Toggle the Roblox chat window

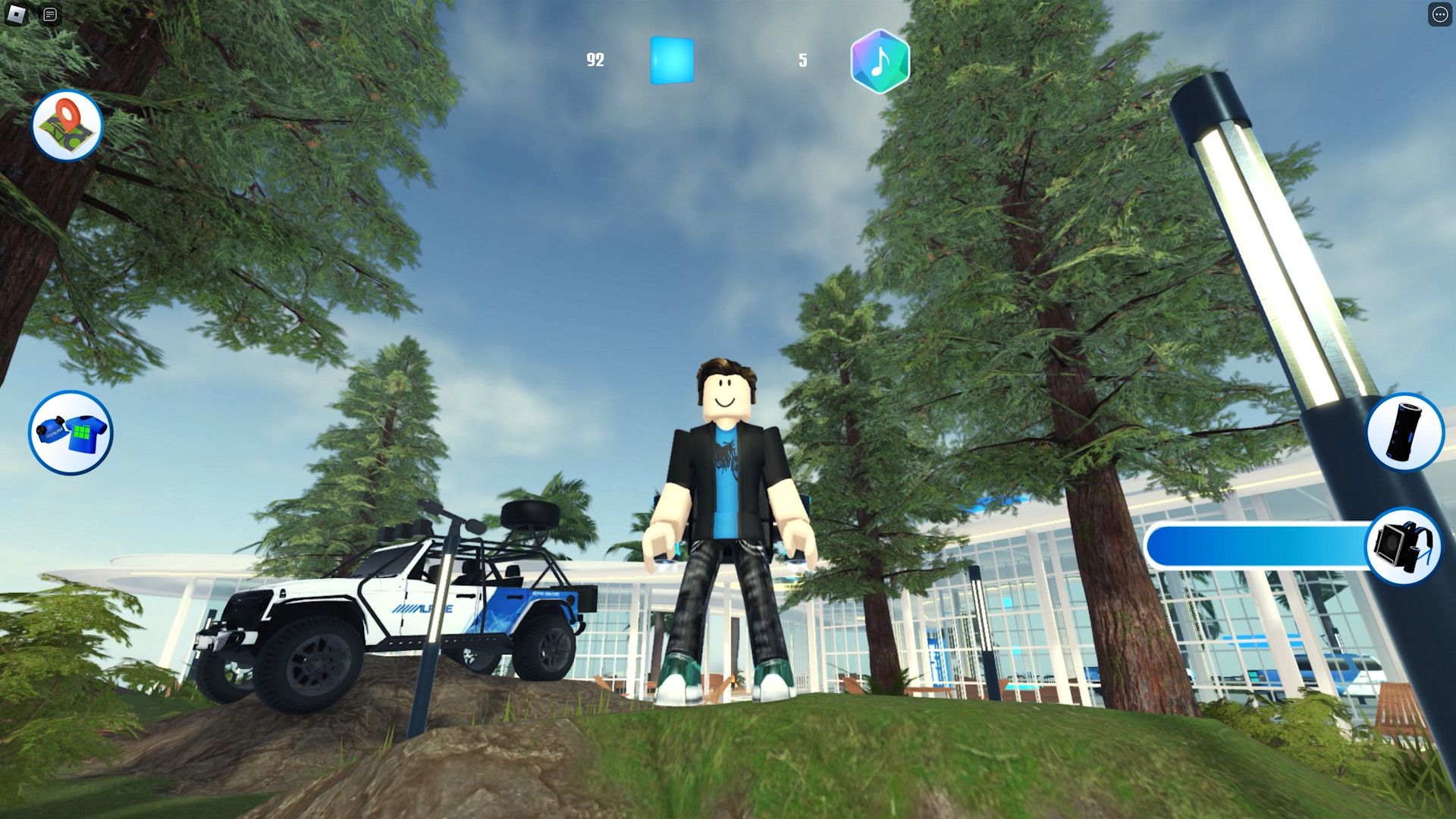tap(50, 14)
